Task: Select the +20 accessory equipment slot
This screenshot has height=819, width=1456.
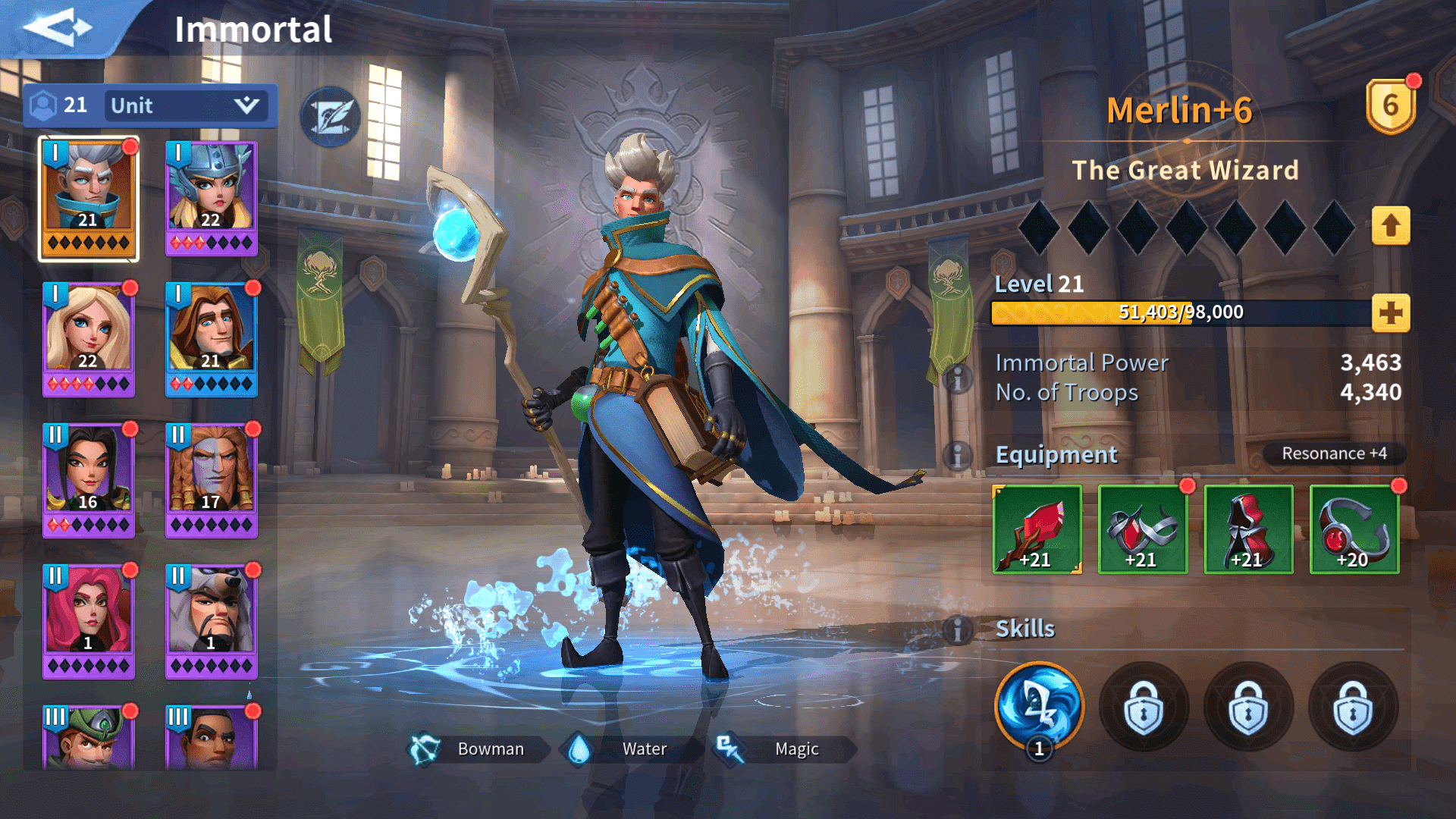Action: pos(1354,529)
